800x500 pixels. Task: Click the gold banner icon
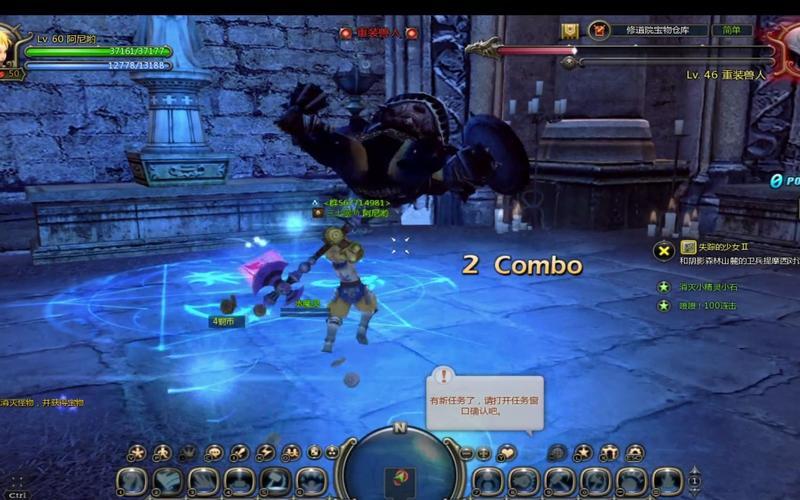tap(570, 31)
